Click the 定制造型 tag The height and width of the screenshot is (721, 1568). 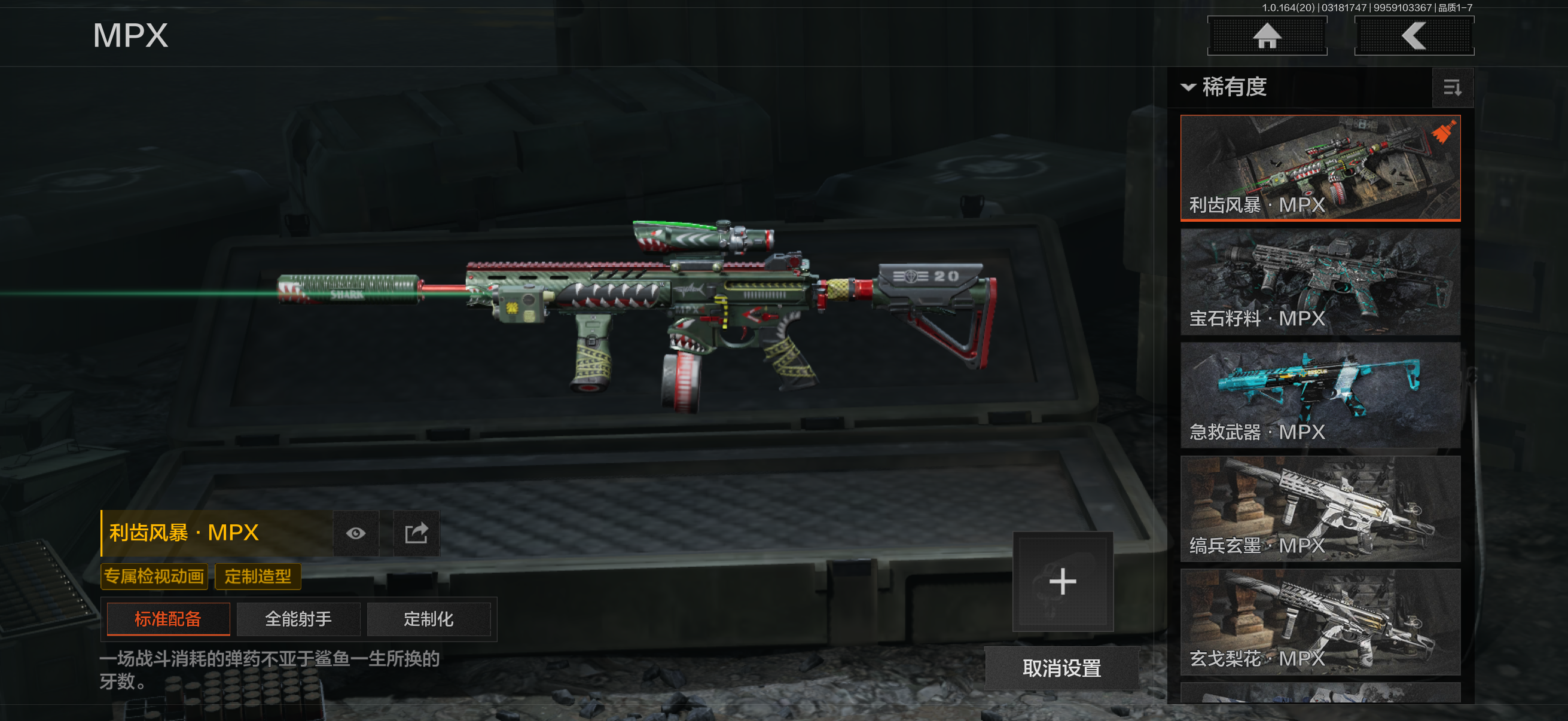point(258,576)
